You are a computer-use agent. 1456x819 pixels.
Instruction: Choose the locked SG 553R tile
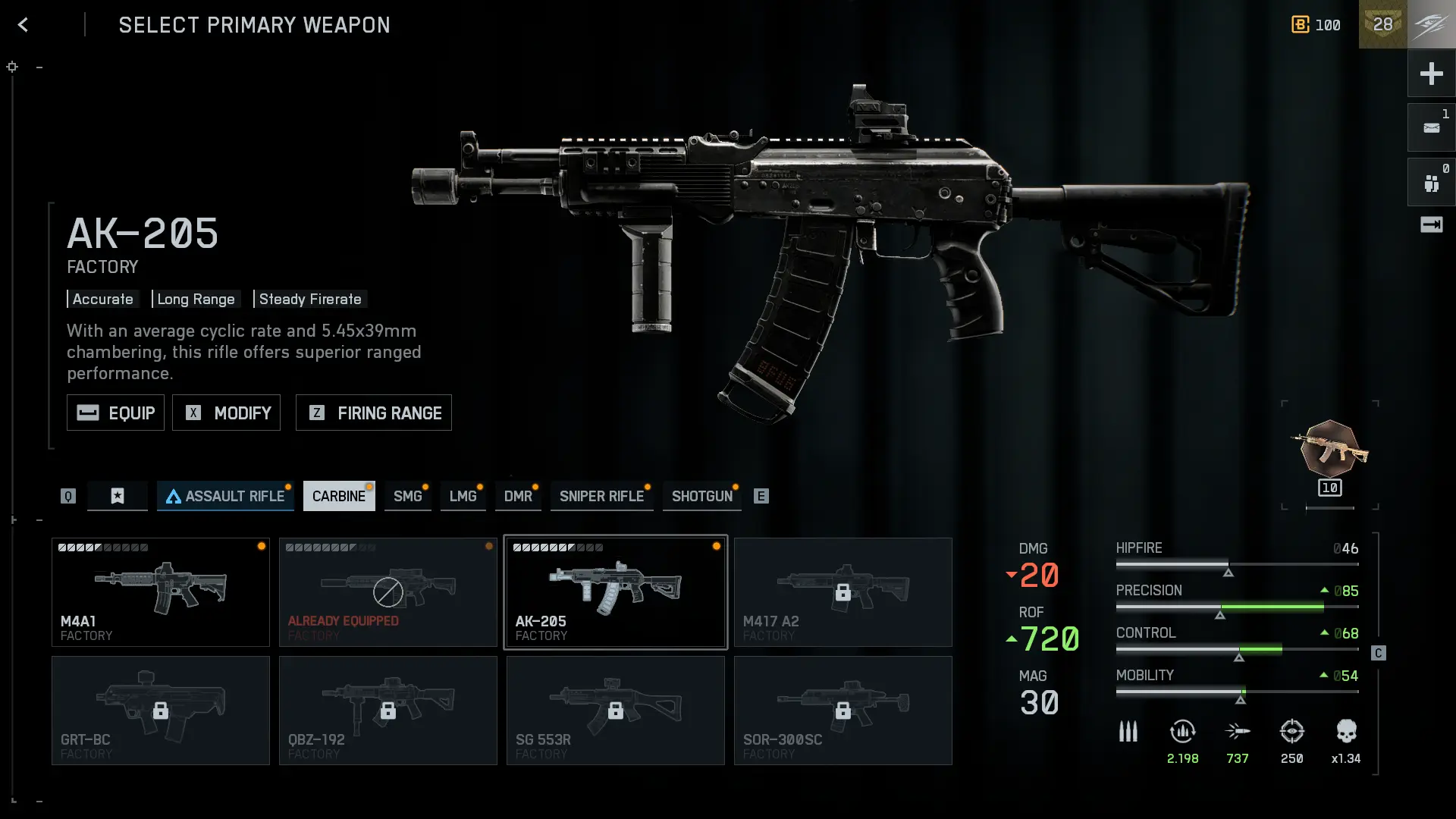click(x=616, y=711)
